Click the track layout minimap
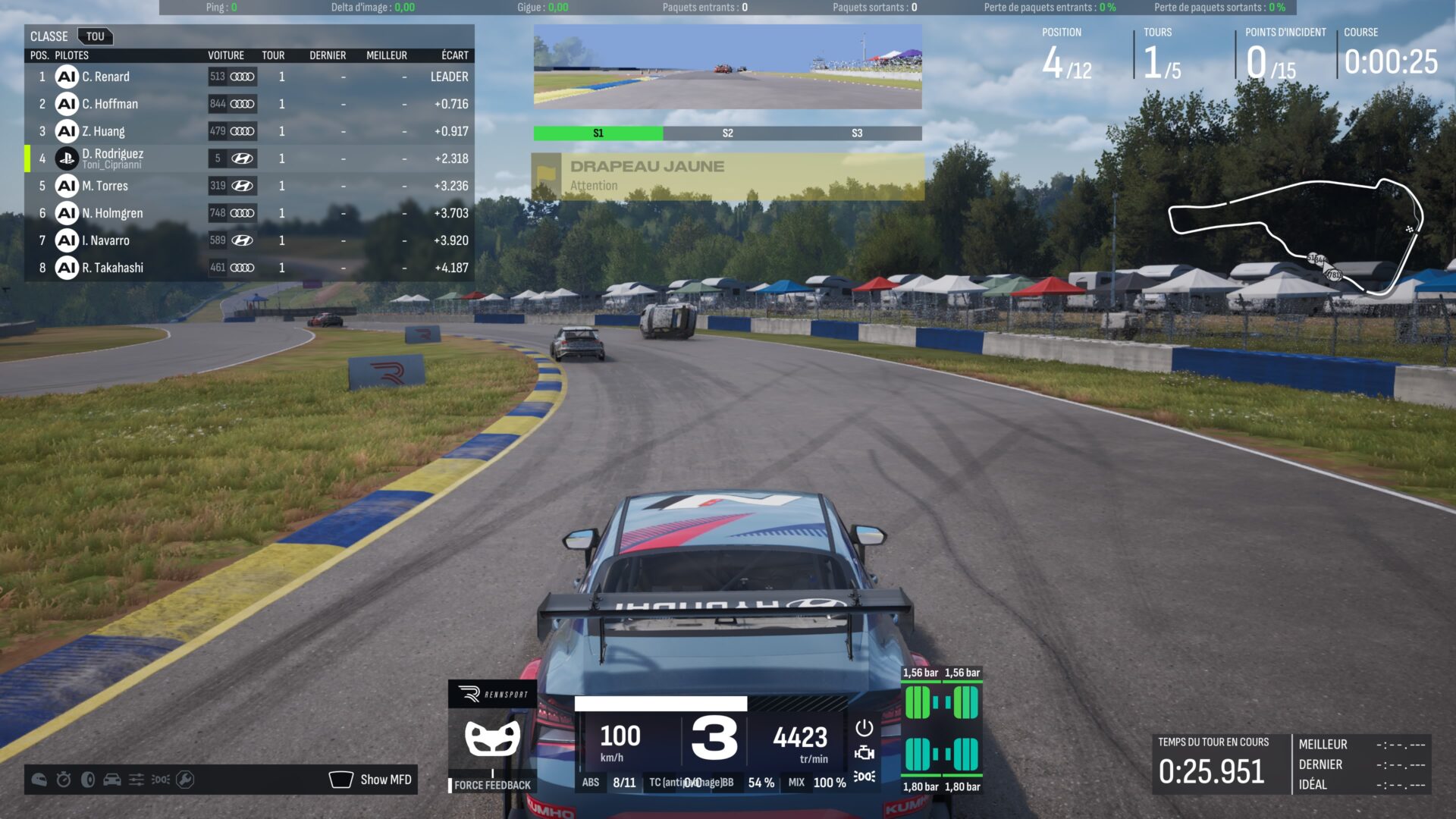Viewport: 1456px width, 819px height. tap(1295, 237)
